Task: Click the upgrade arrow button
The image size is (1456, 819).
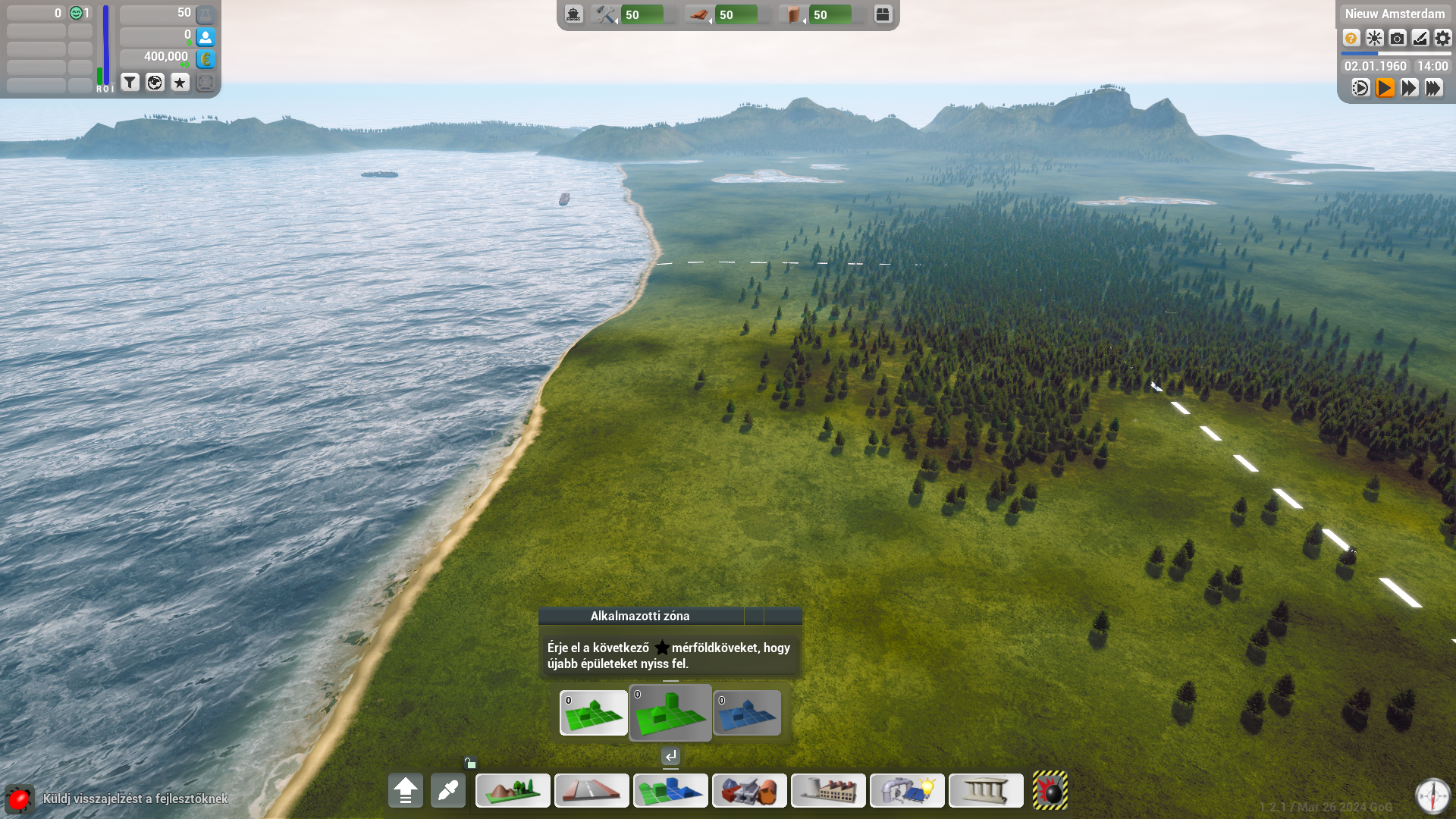Action: [406, 791]
